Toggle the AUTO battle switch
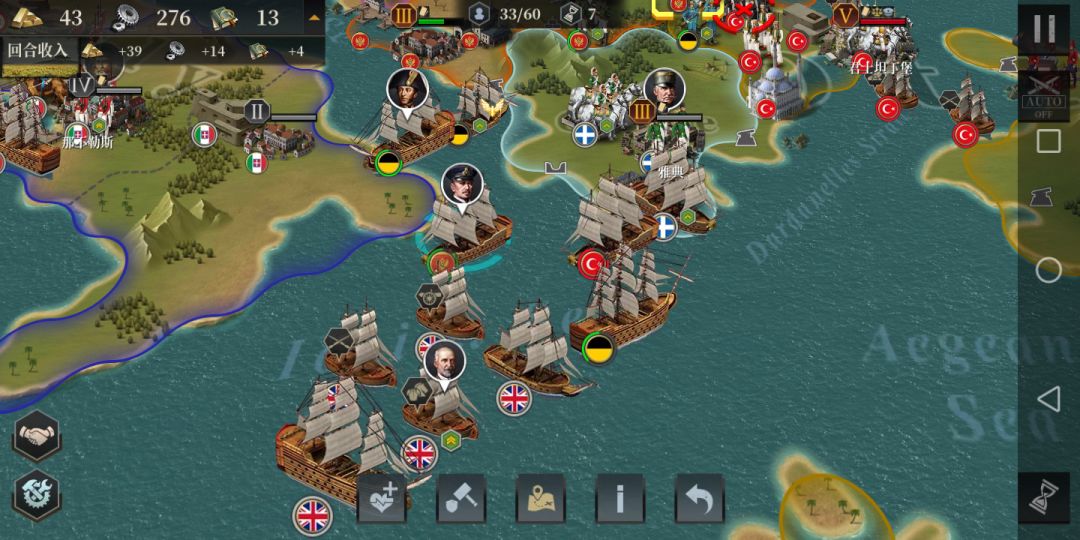The image size is (1080, 540). (1044, 94)
